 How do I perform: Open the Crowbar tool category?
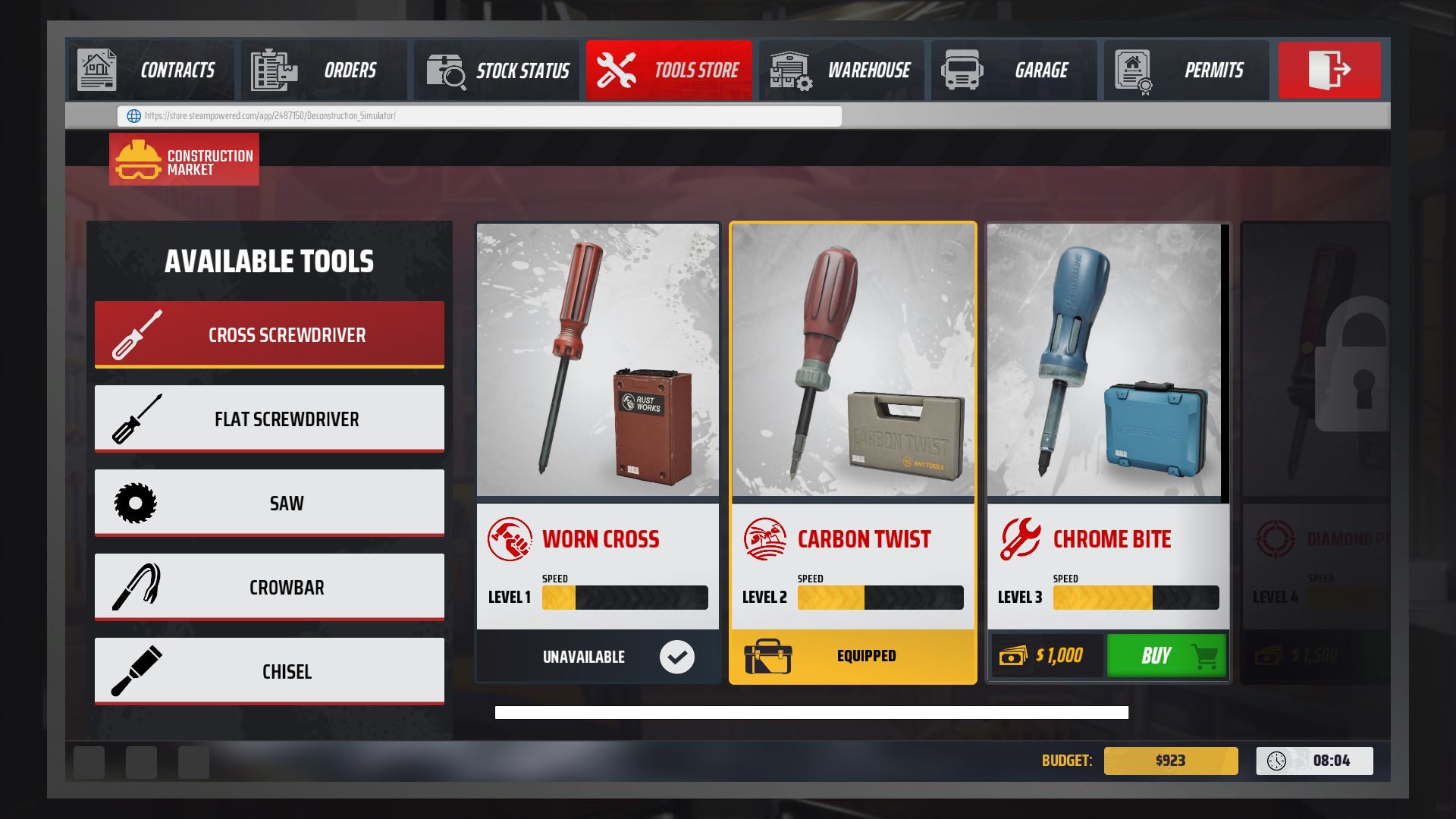tap(269, 587)
